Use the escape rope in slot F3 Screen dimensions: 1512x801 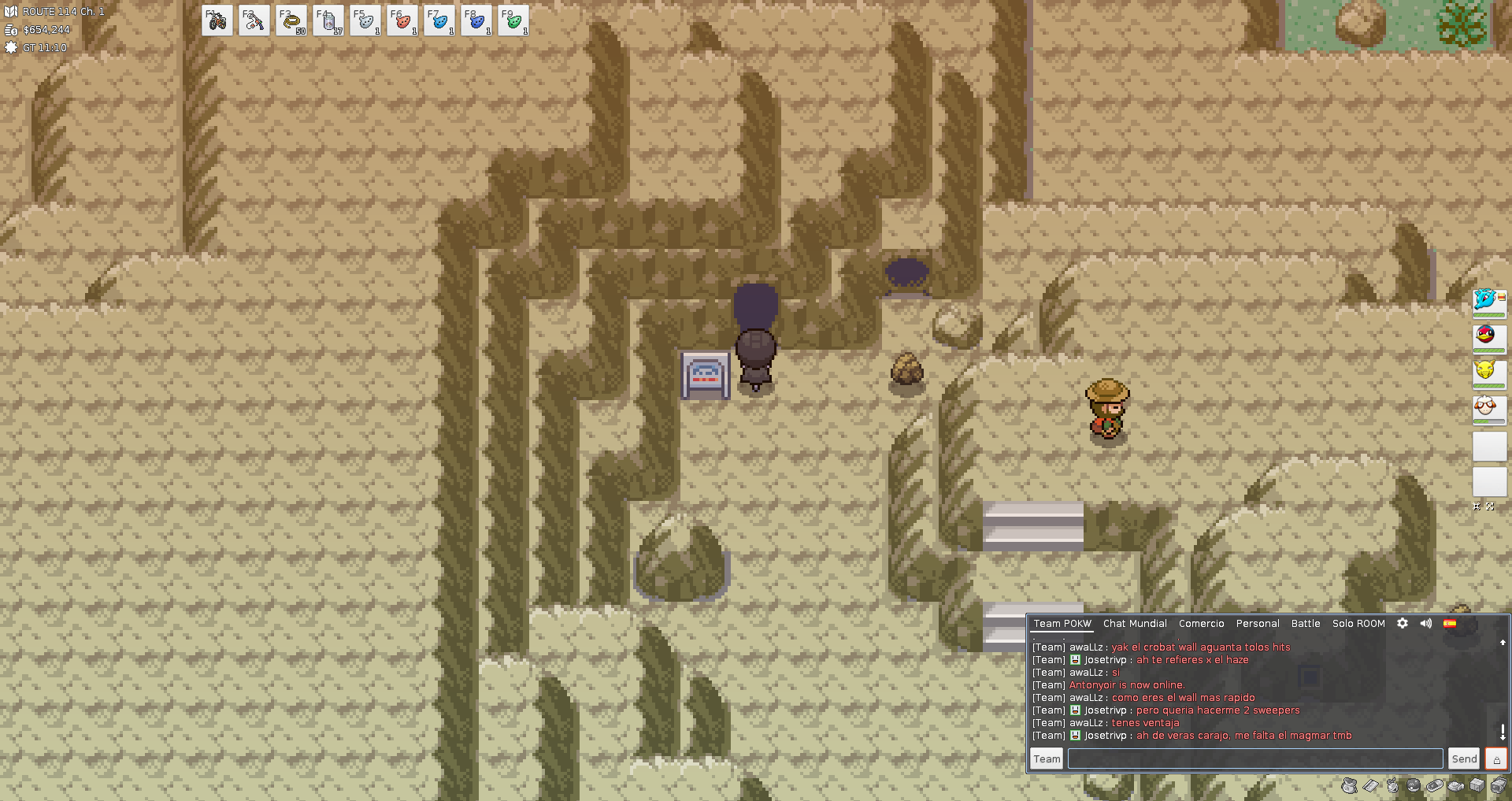291,21
